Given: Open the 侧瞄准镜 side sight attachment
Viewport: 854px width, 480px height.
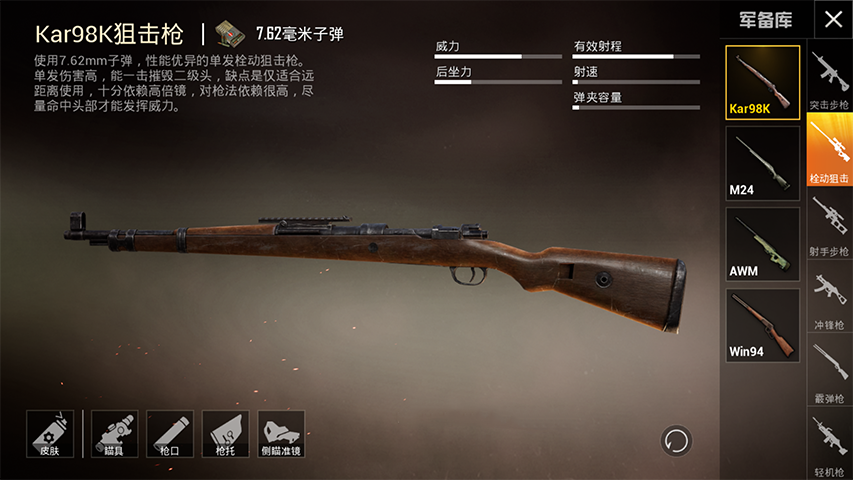Looking at the screenshot, I should [x=281, y=434].
